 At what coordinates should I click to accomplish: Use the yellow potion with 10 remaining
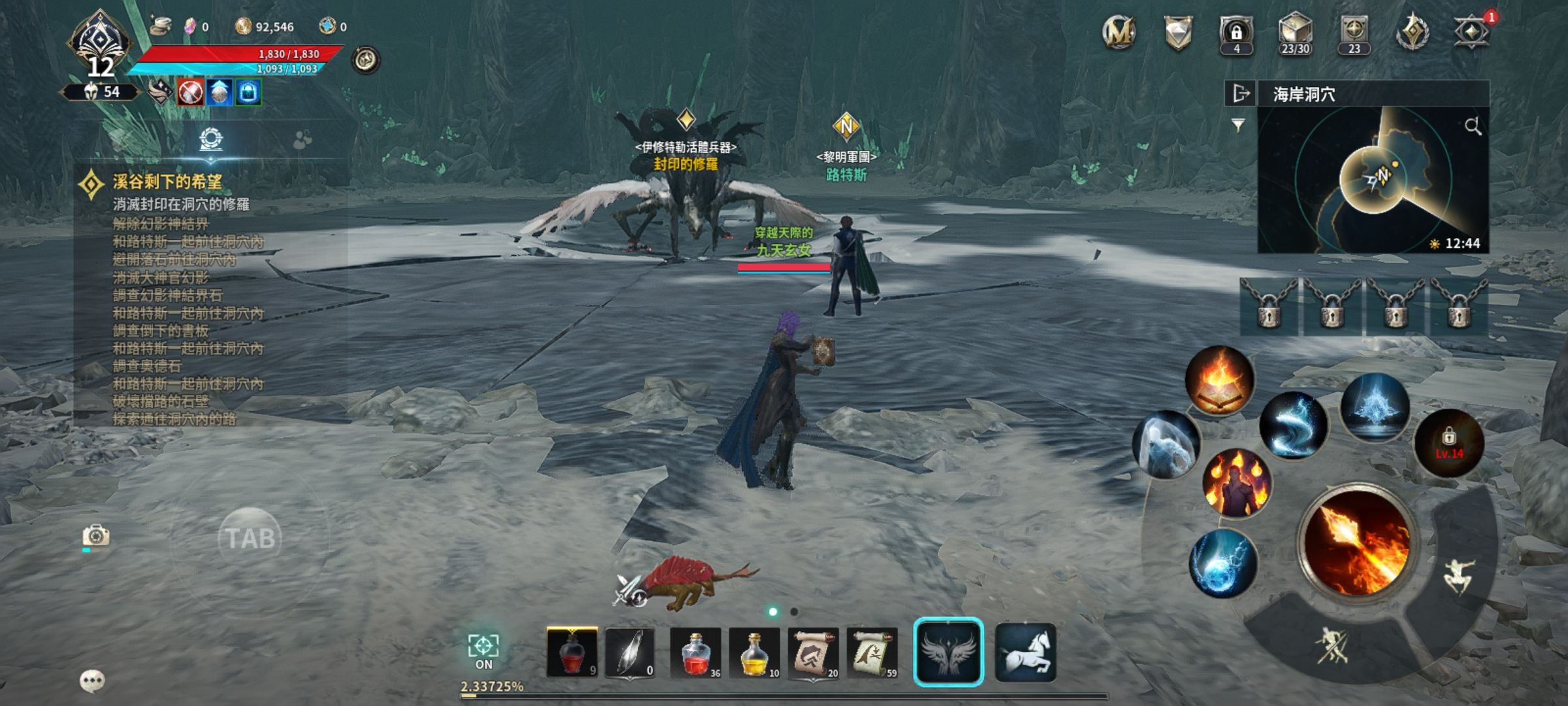pos(755,652)
